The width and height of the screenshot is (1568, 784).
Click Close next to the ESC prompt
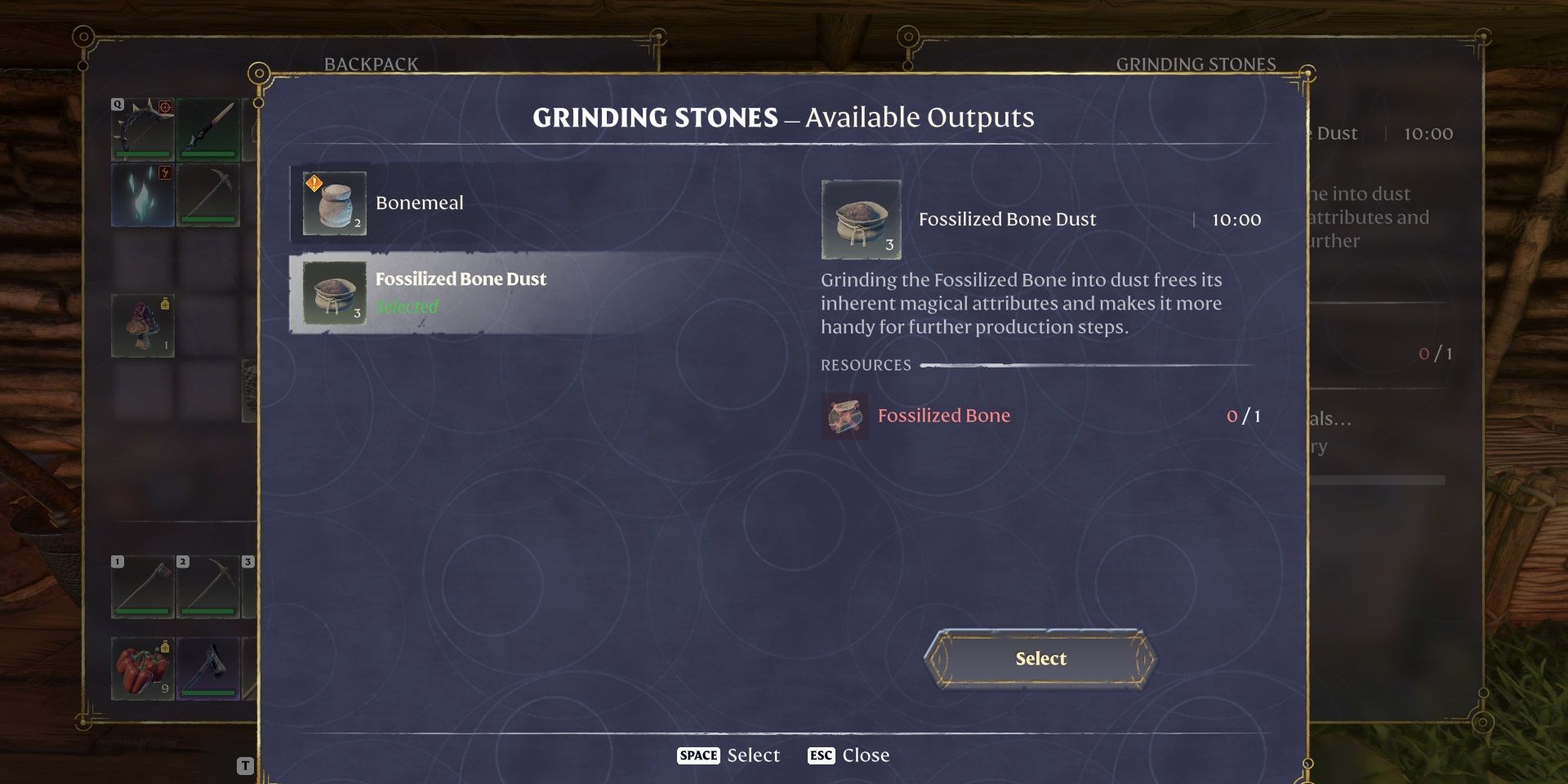pos(866,755)
